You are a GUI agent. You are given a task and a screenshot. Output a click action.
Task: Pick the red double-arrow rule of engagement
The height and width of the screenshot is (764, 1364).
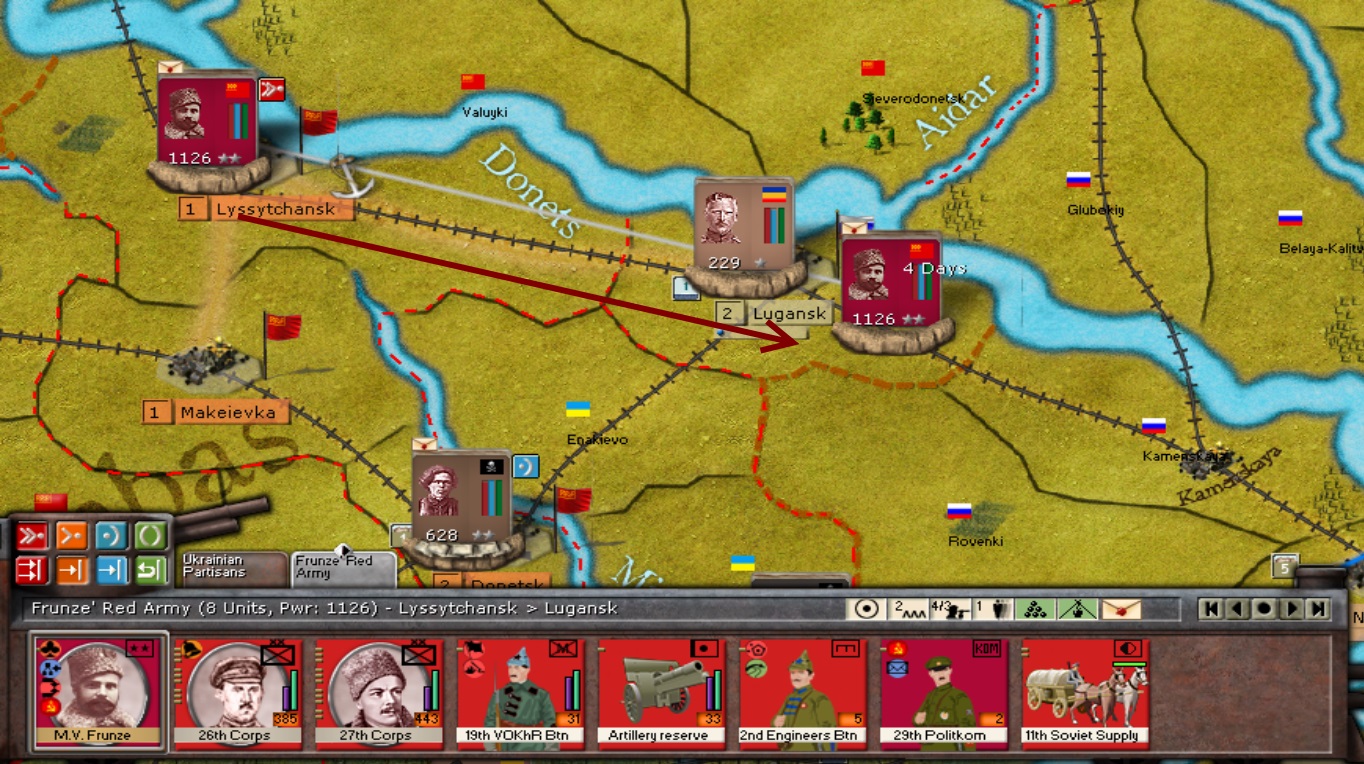coord(32,570)
